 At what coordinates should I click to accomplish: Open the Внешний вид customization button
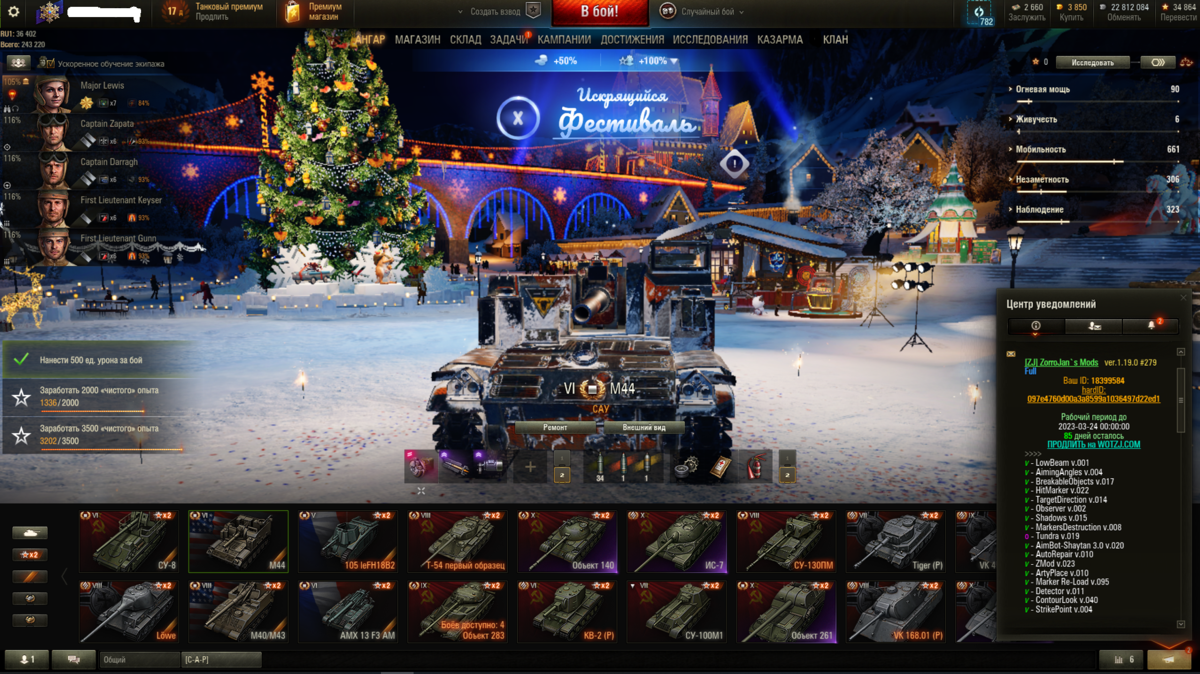click(x=643, y=427)
